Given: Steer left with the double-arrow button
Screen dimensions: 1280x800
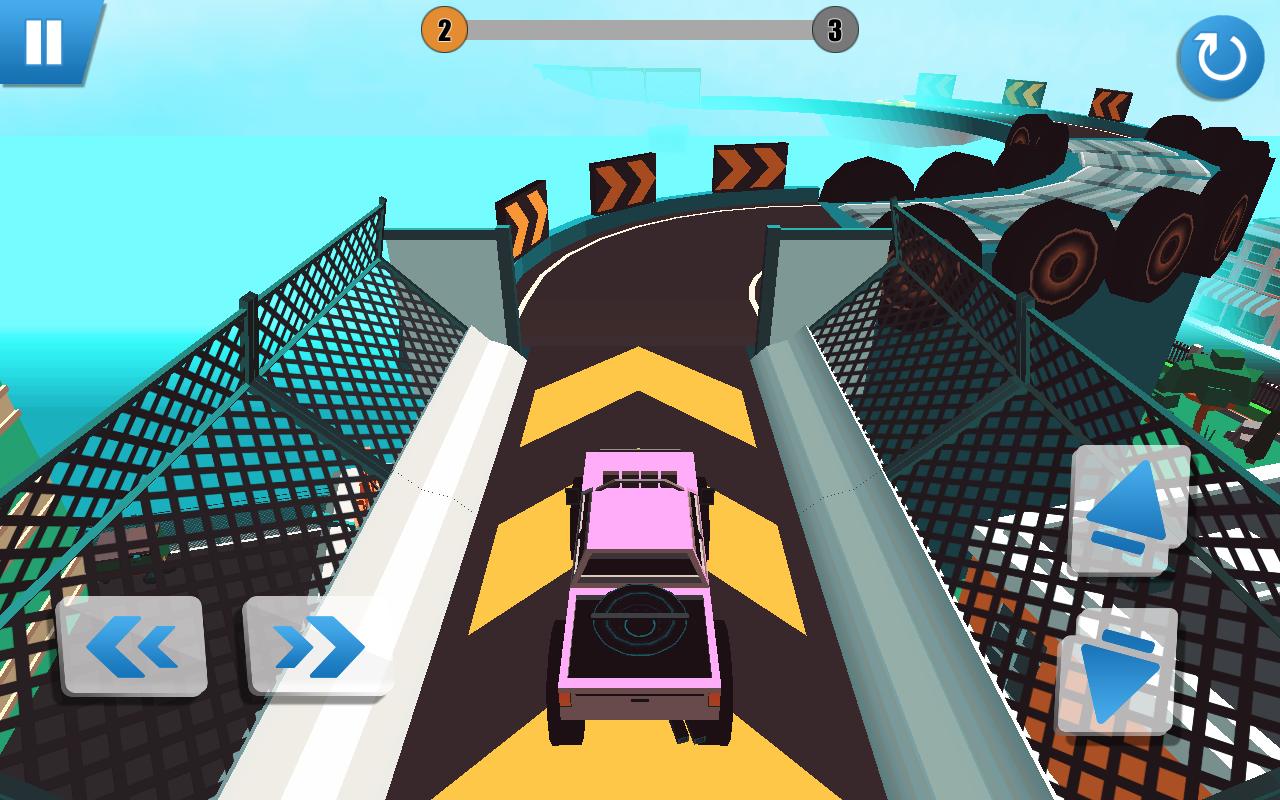Looking at the screenshot, I should coord(132,646).
